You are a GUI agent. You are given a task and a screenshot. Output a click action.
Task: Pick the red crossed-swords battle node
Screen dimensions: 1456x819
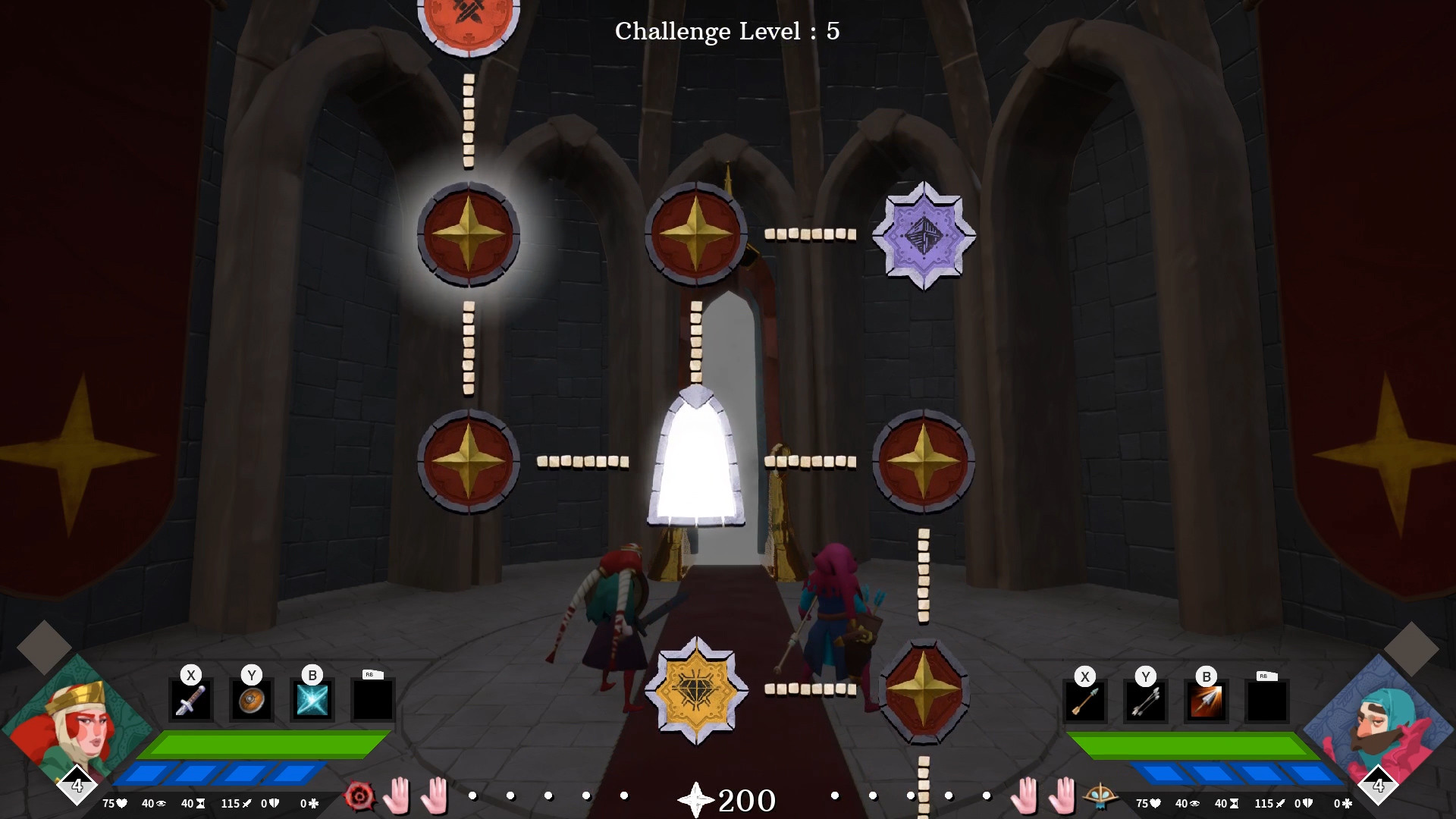469,19
